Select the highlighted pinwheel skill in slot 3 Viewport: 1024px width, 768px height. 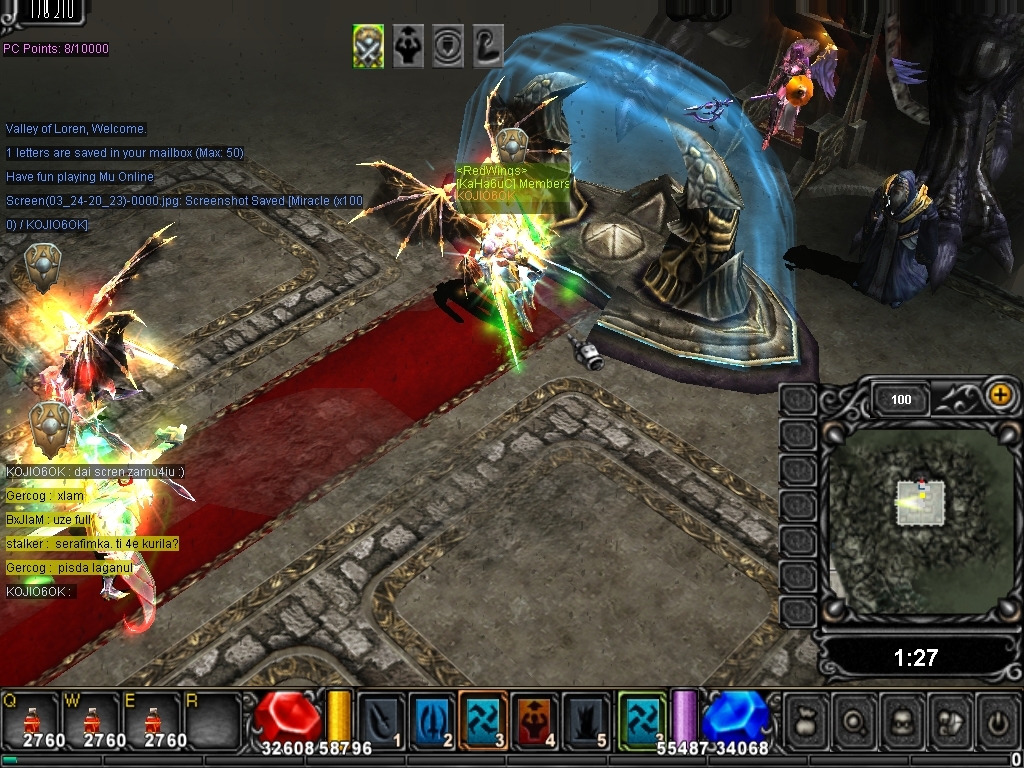(484, 720)
